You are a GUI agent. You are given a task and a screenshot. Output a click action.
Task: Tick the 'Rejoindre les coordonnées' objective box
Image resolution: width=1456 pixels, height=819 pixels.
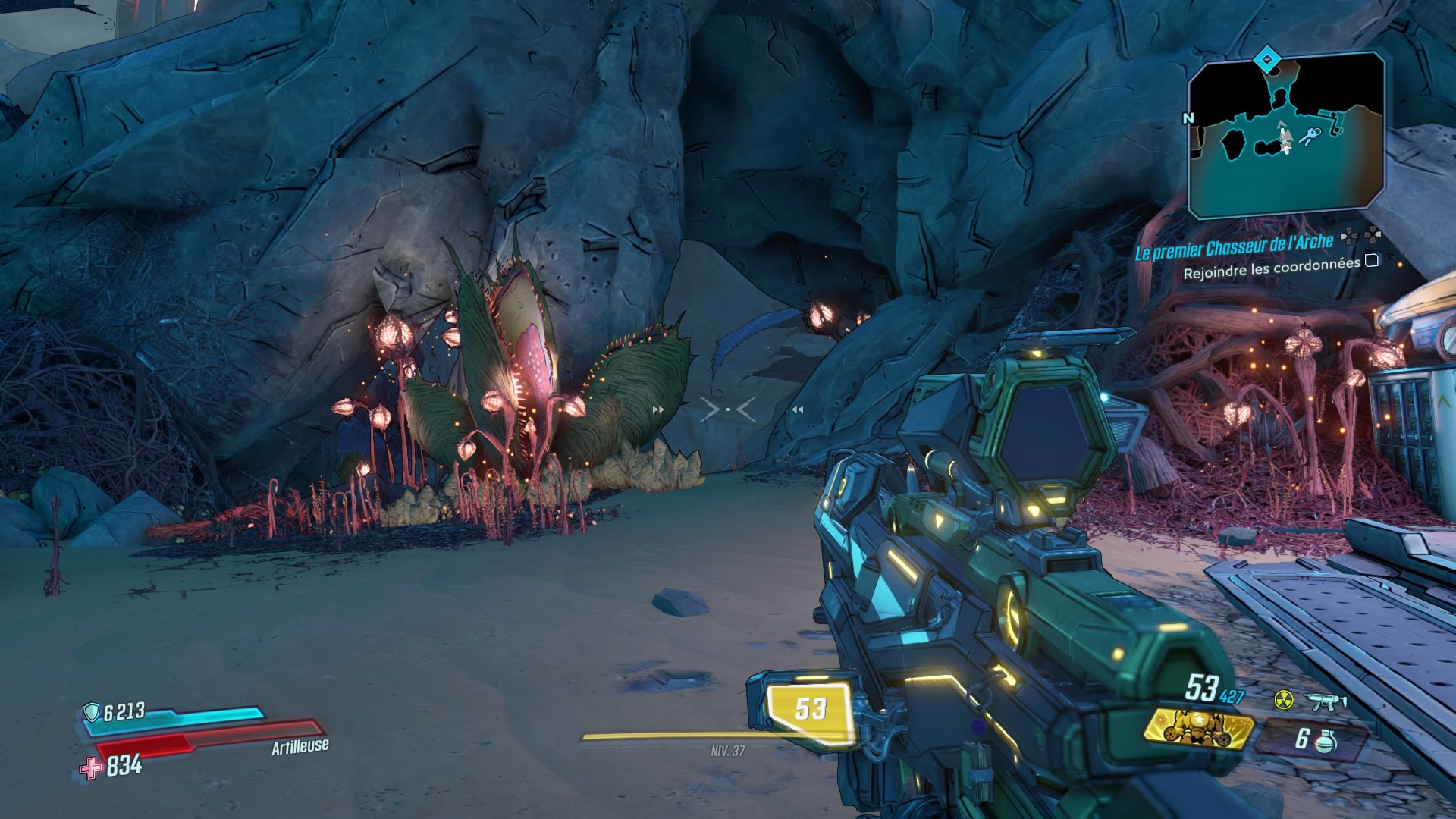click(x=1372, y=261)
